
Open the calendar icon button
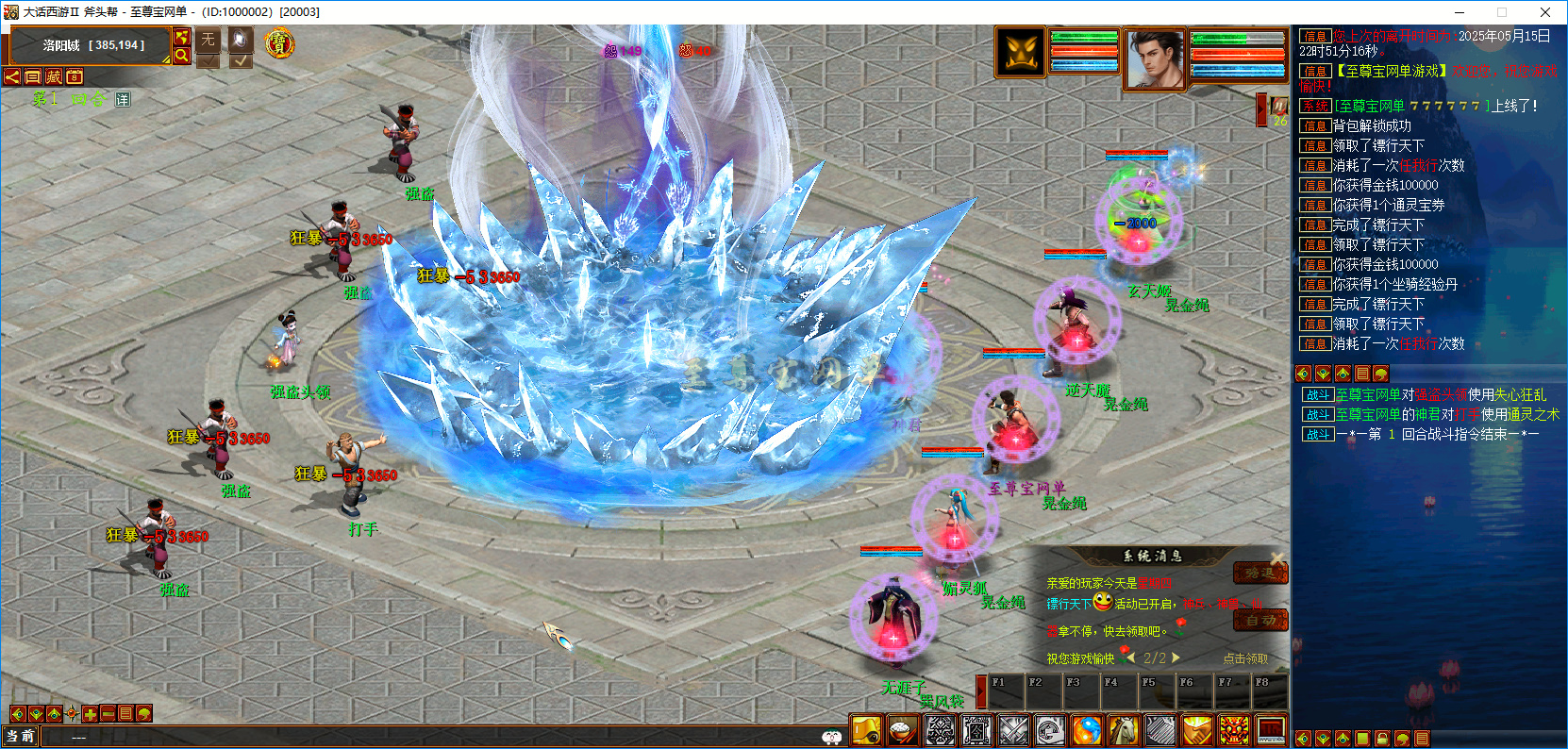(75, 76)
